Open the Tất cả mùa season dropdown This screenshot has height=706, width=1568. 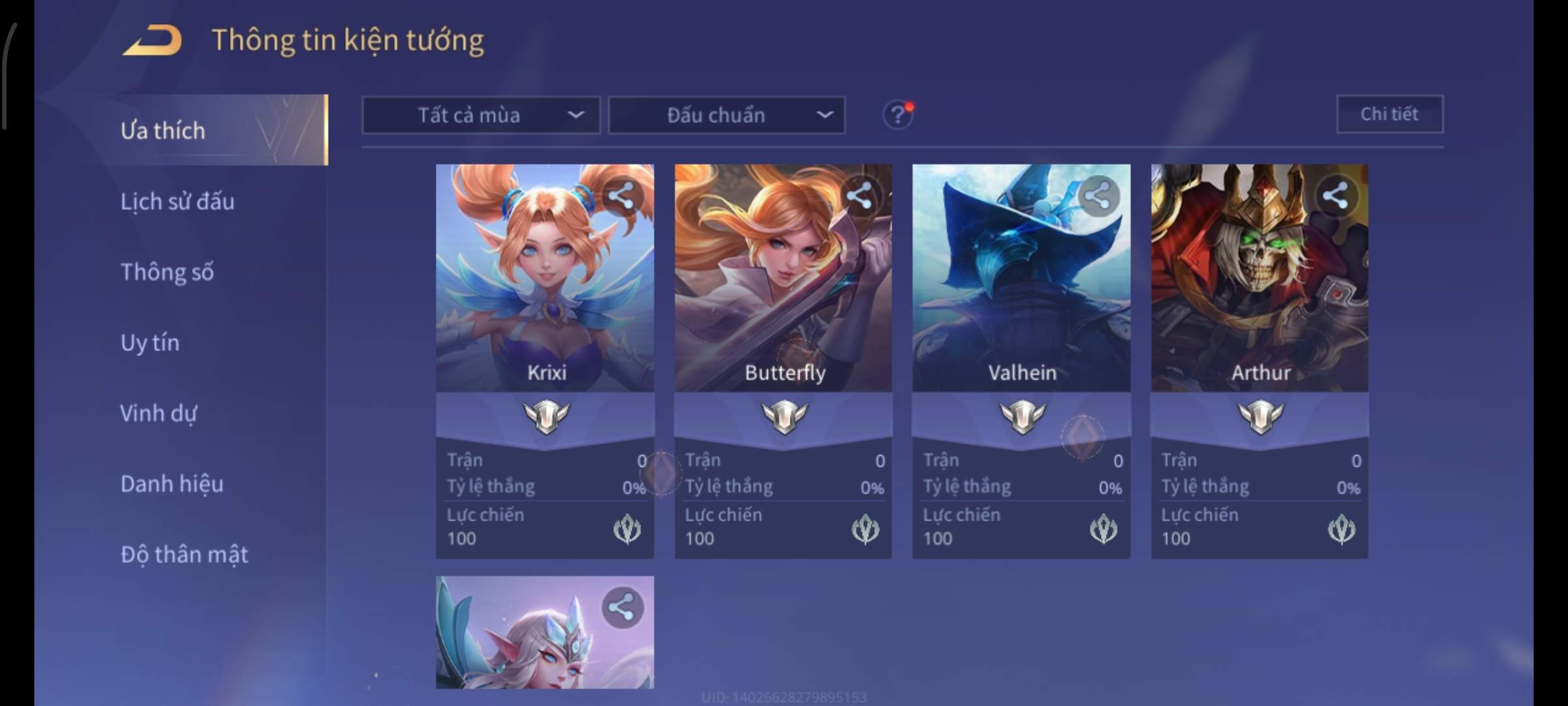tap(481, 115)
